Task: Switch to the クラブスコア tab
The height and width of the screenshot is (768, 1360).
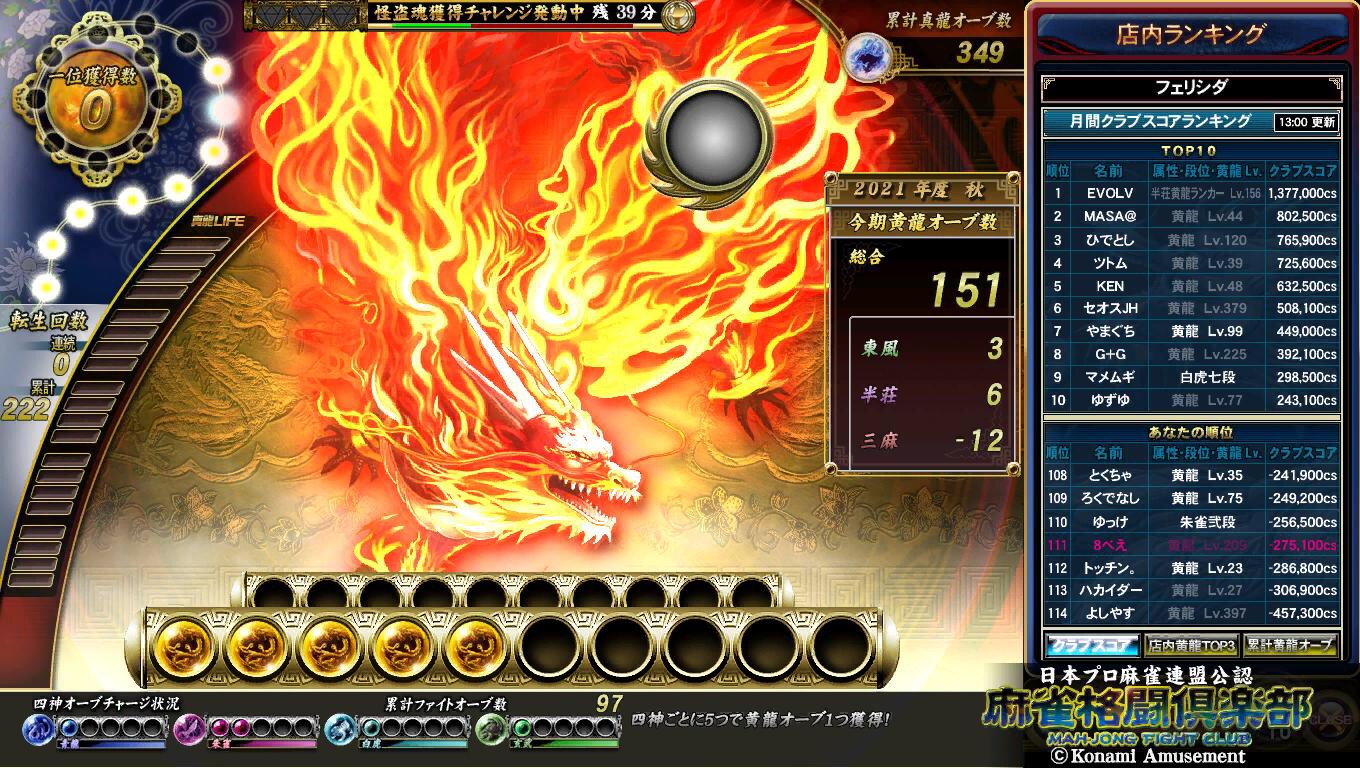Action: click(x=1091, y=645)
